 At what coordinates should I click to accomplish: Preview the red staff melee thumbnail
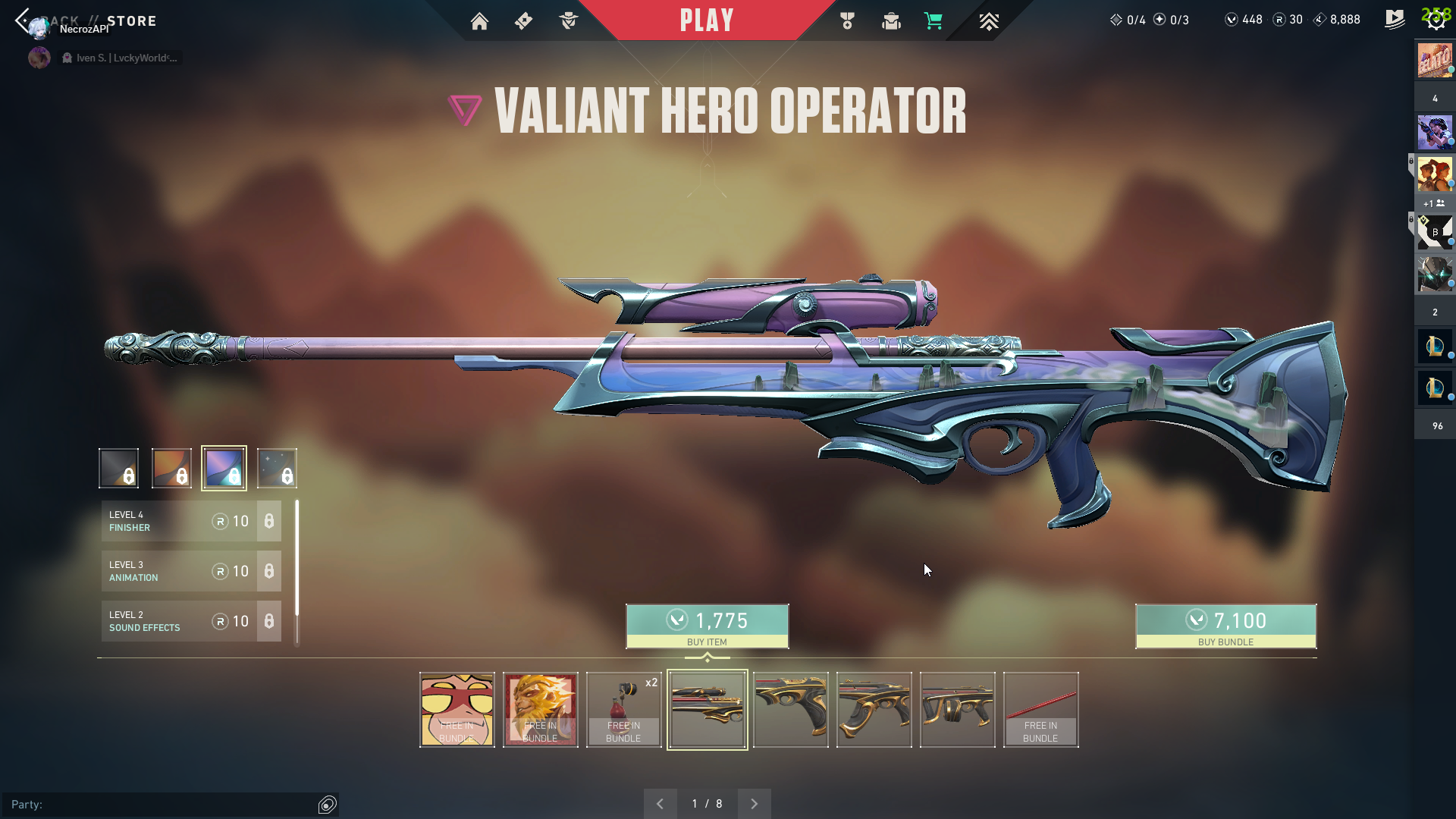point(1040,710)
